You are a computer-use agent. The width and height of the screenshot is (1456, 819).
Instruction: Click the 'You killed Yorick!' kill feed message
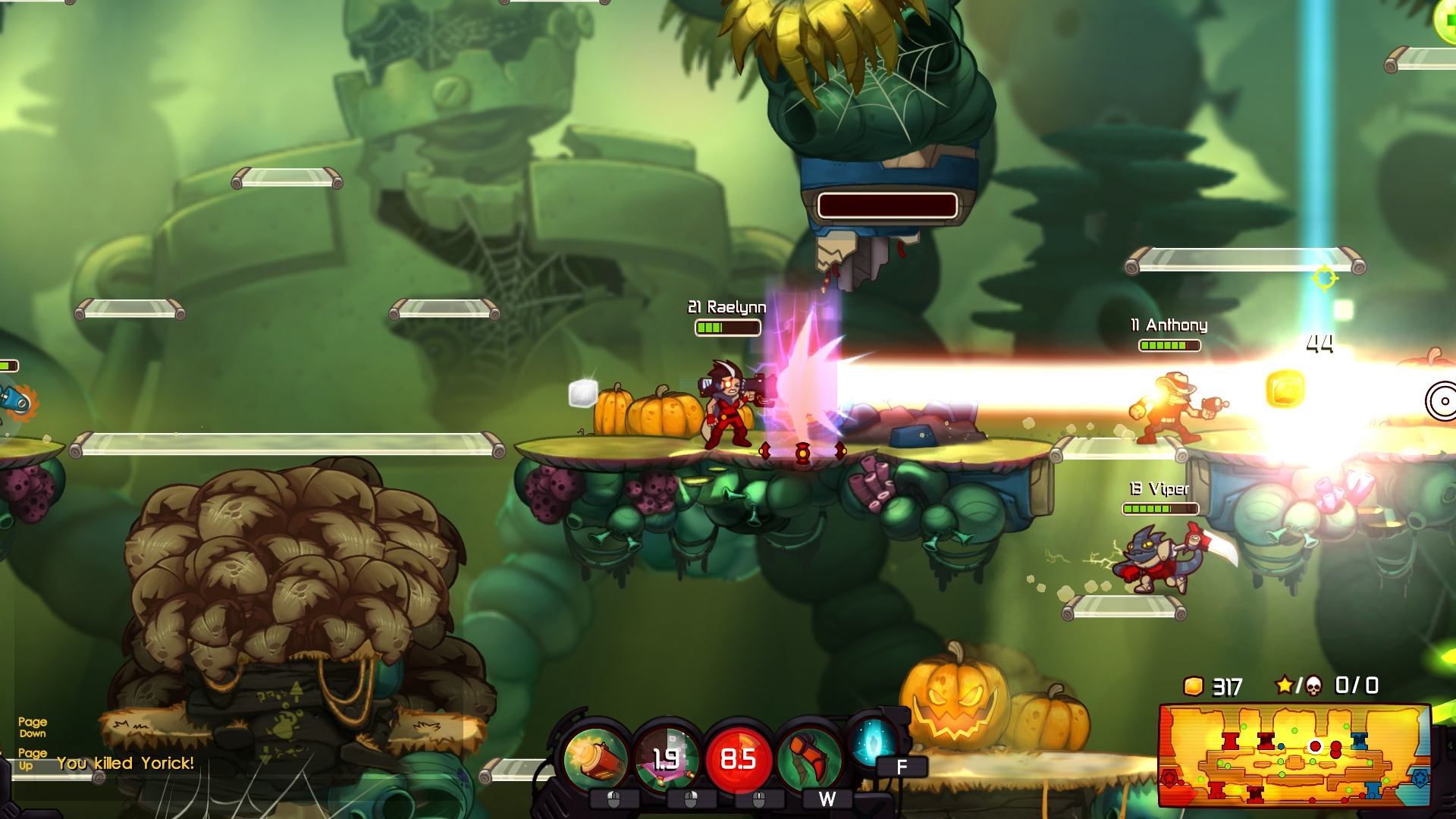tap(126, 764)
